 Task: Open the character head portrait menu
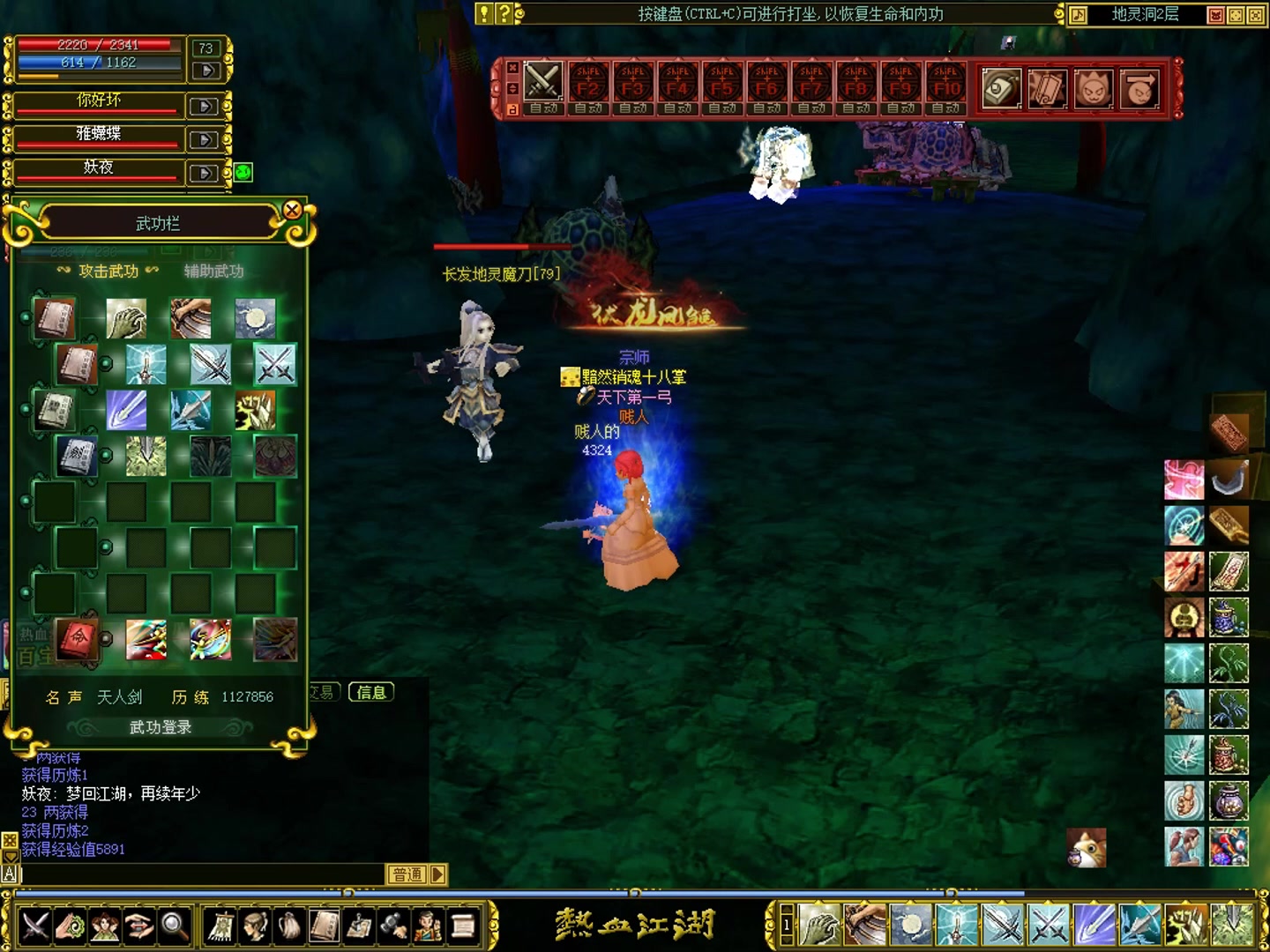tap(255, 926)
